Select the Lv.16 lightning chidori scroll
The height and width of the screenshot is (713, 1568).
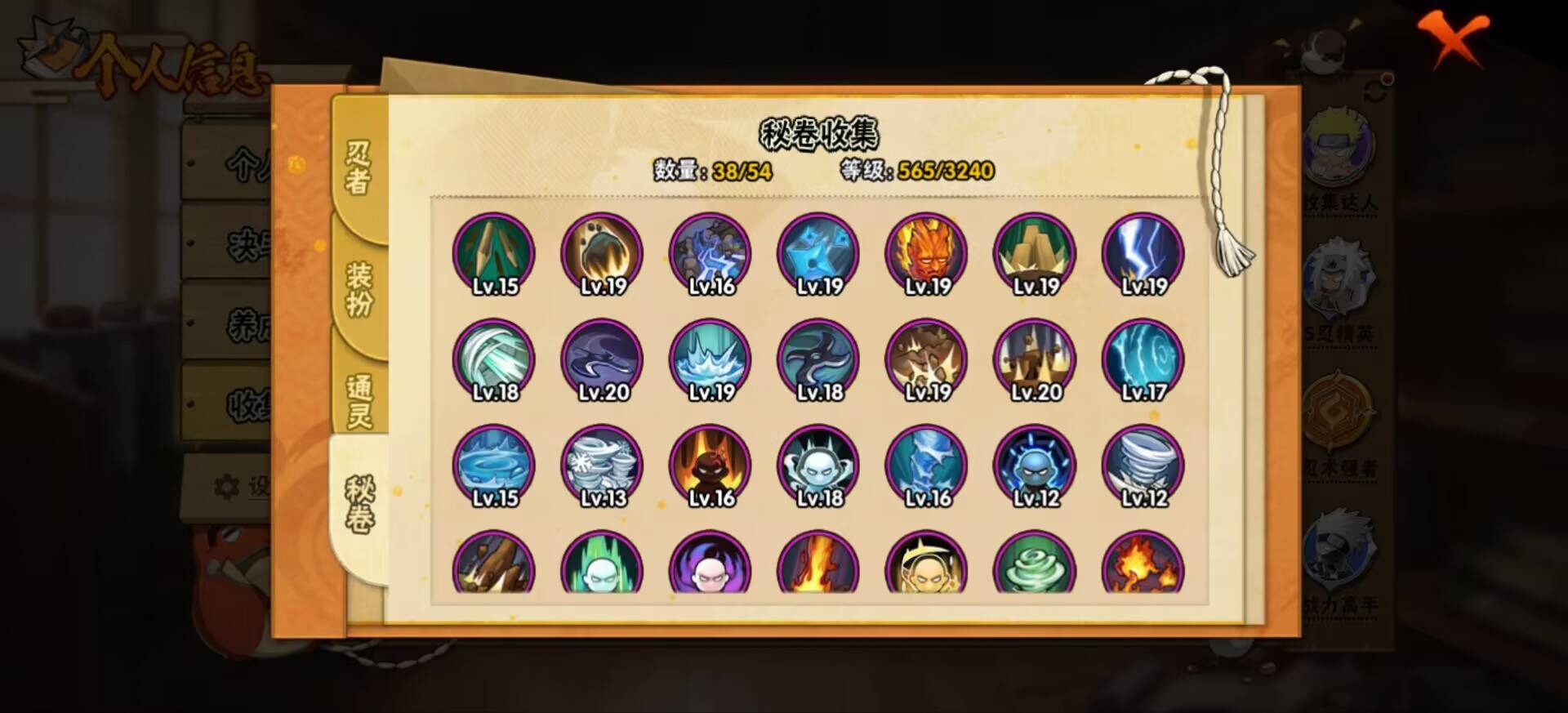tap(710, 253)
